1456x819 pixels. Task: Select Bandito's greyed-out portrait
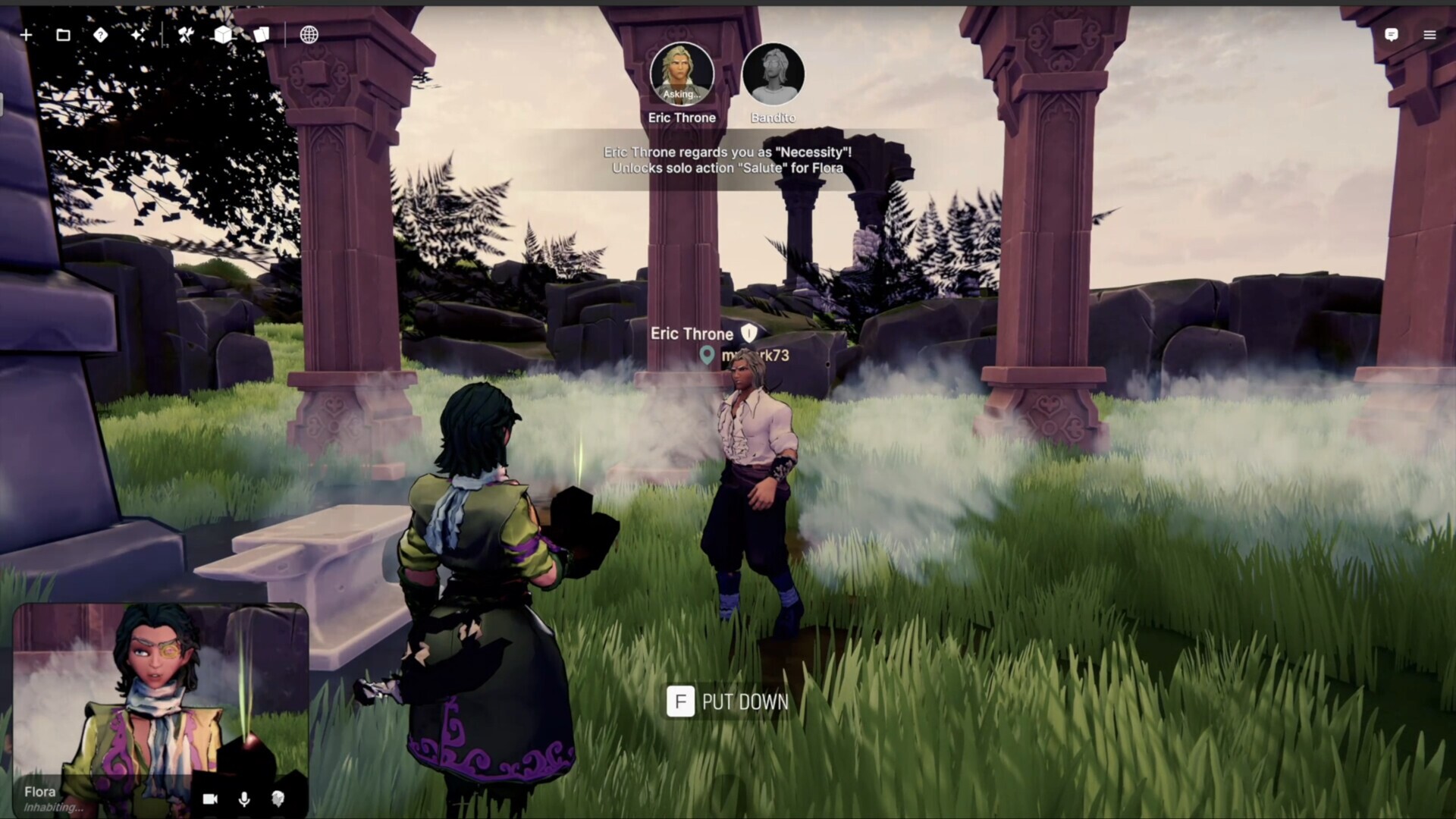tap(773, 74)
